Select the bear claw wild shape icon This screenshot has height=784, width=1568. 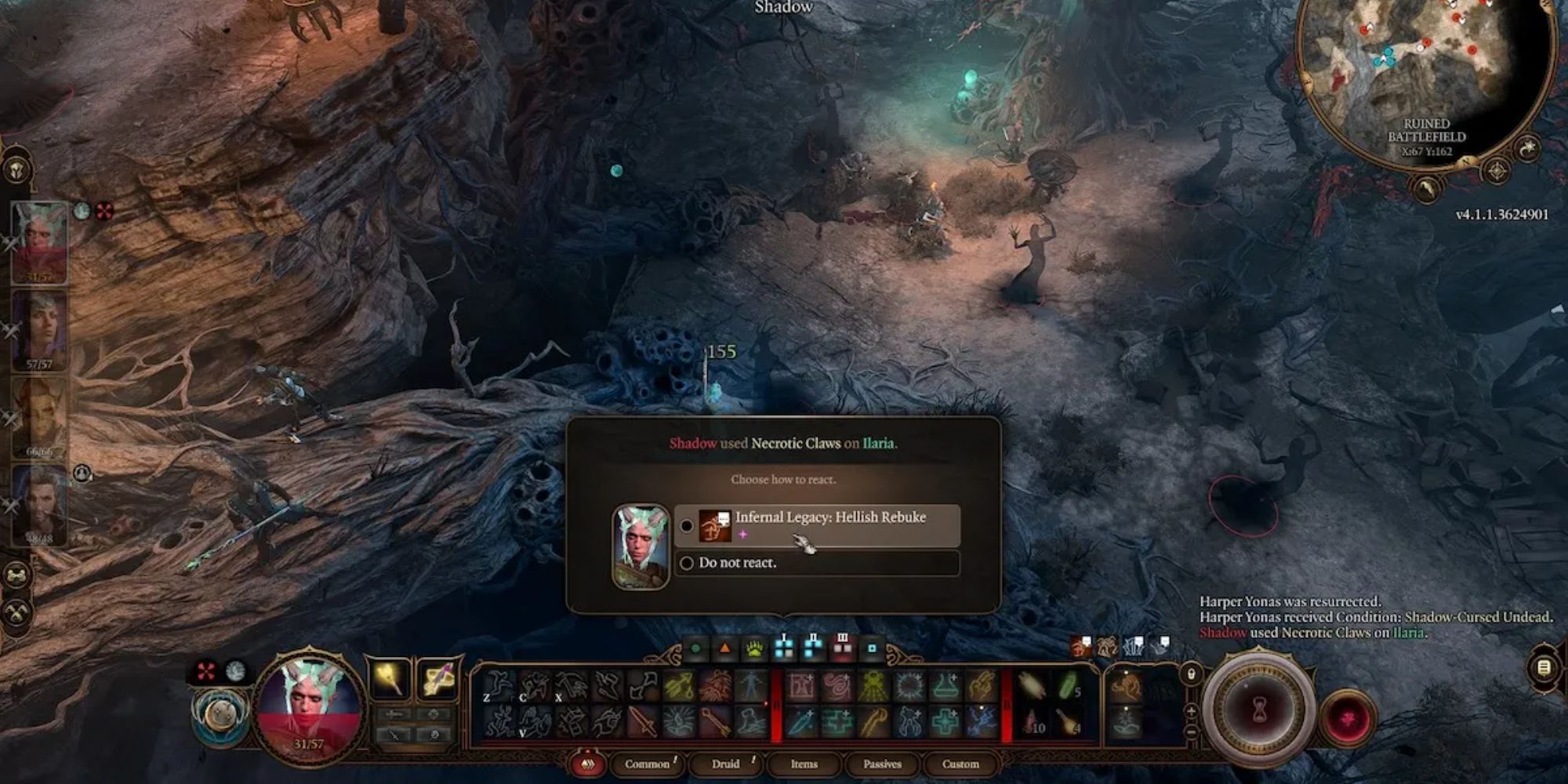[x=754, y=648]
